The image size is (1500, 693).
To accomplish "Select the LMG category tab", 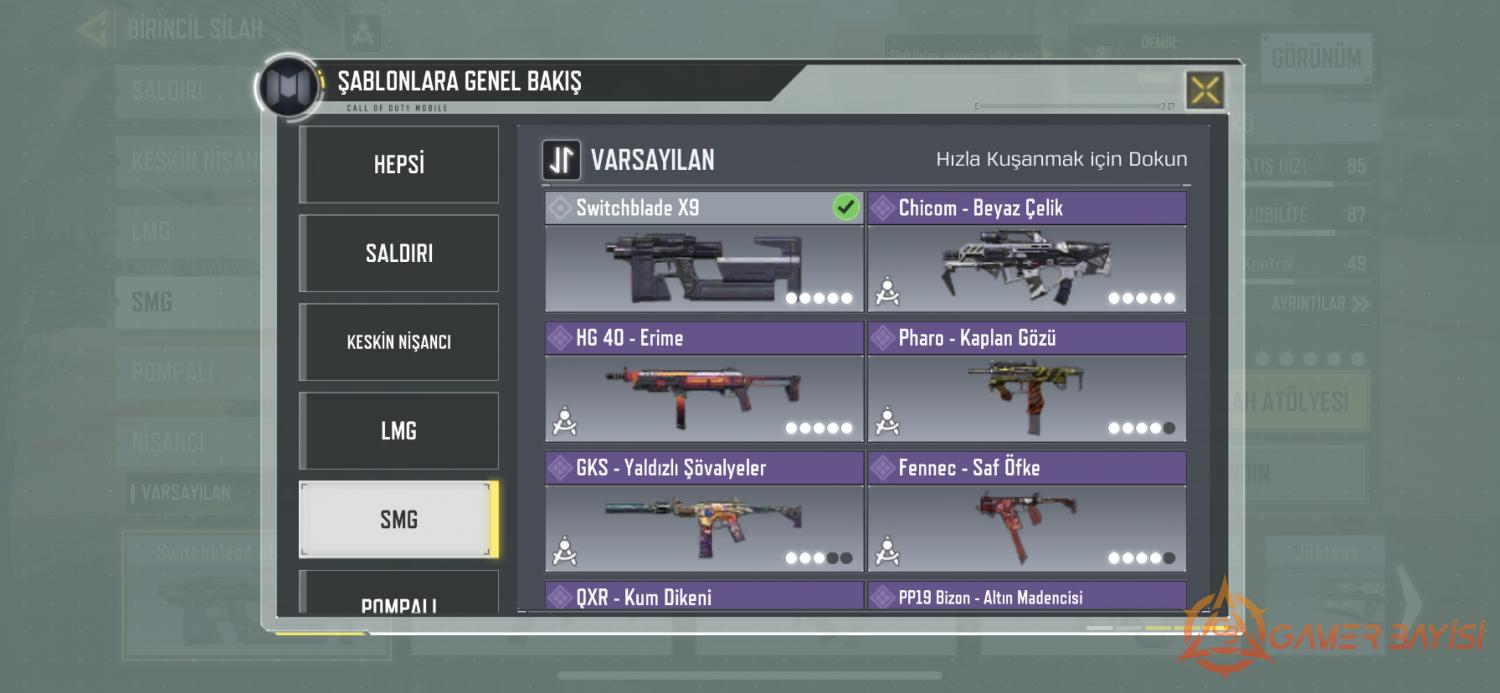I will 399,431.
